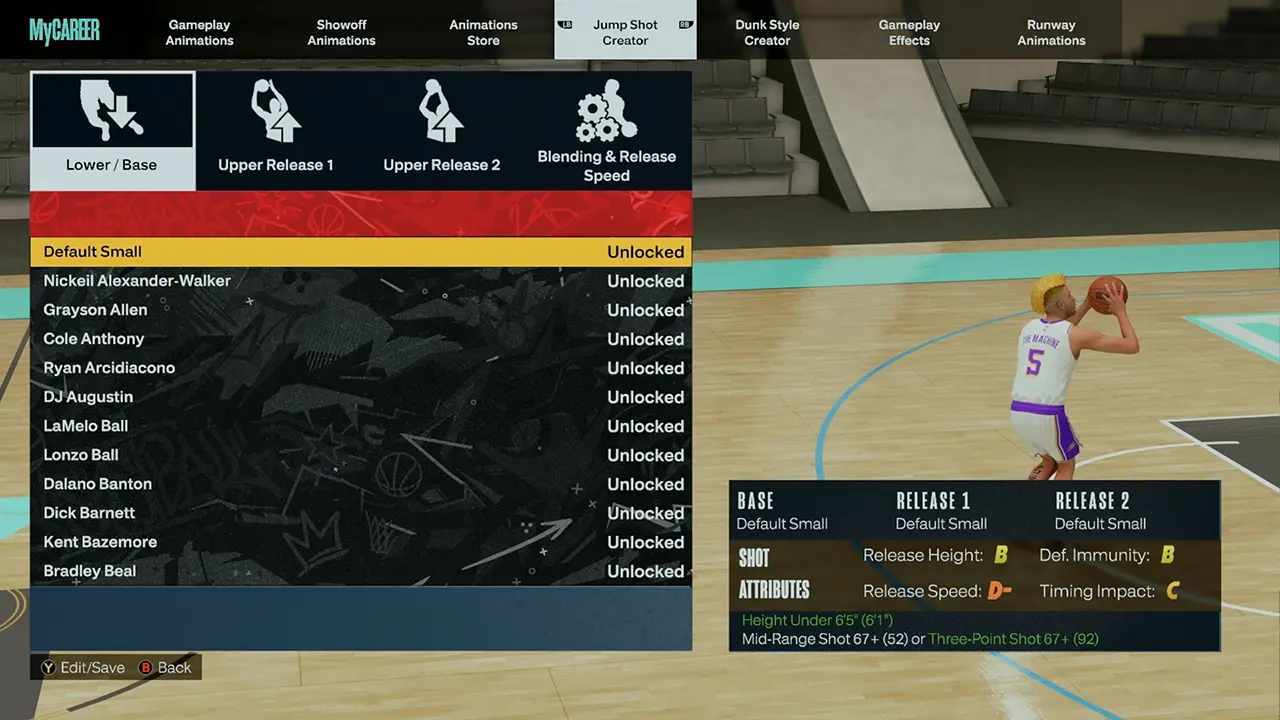Open Blending & Release Speed settings
The height and width of the screenshot is (720, 1280).
click(x=607, y=131)
